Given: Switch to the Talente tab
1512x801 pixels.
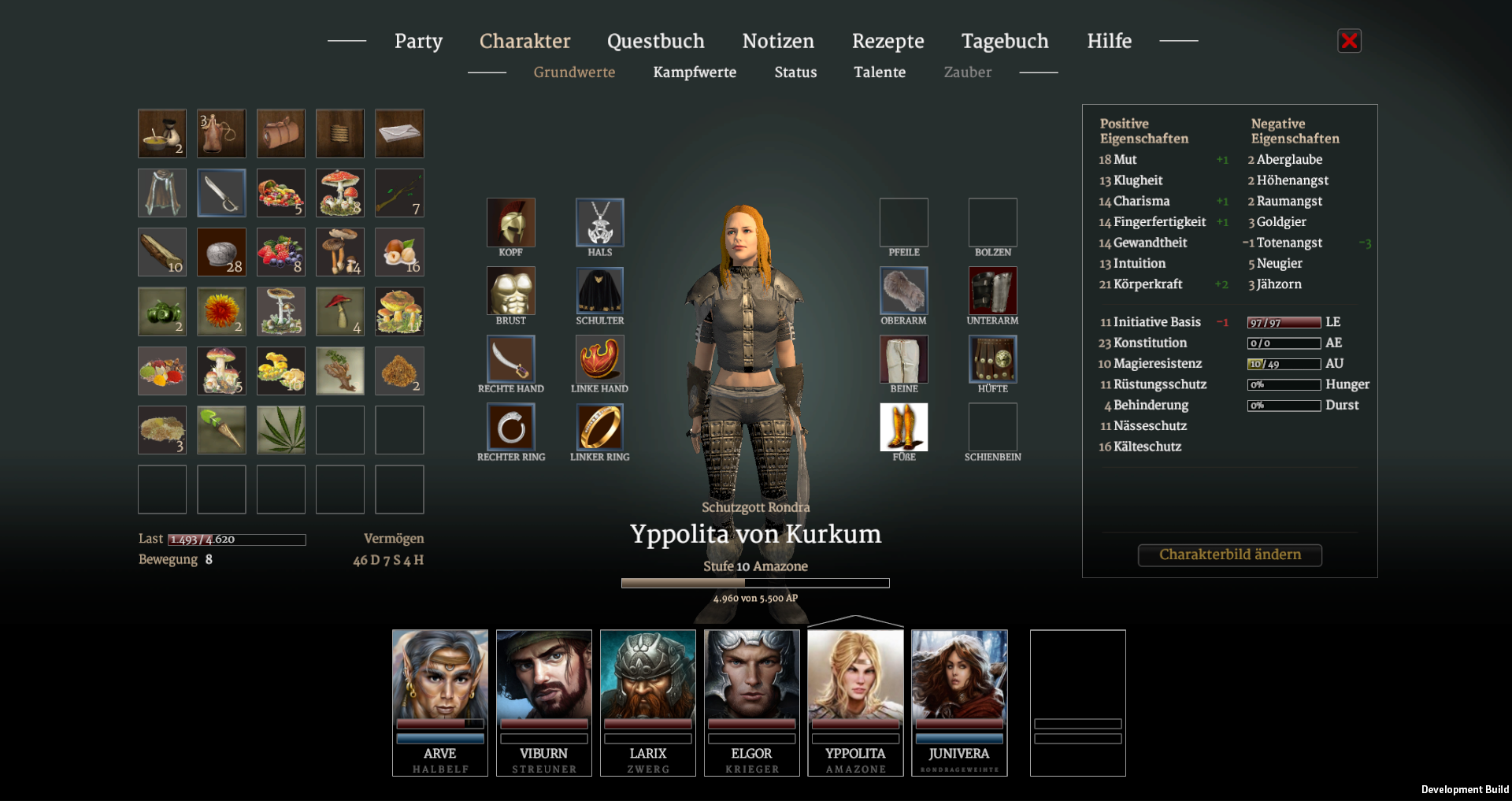Looking at the screenshot, I should 880,72.
